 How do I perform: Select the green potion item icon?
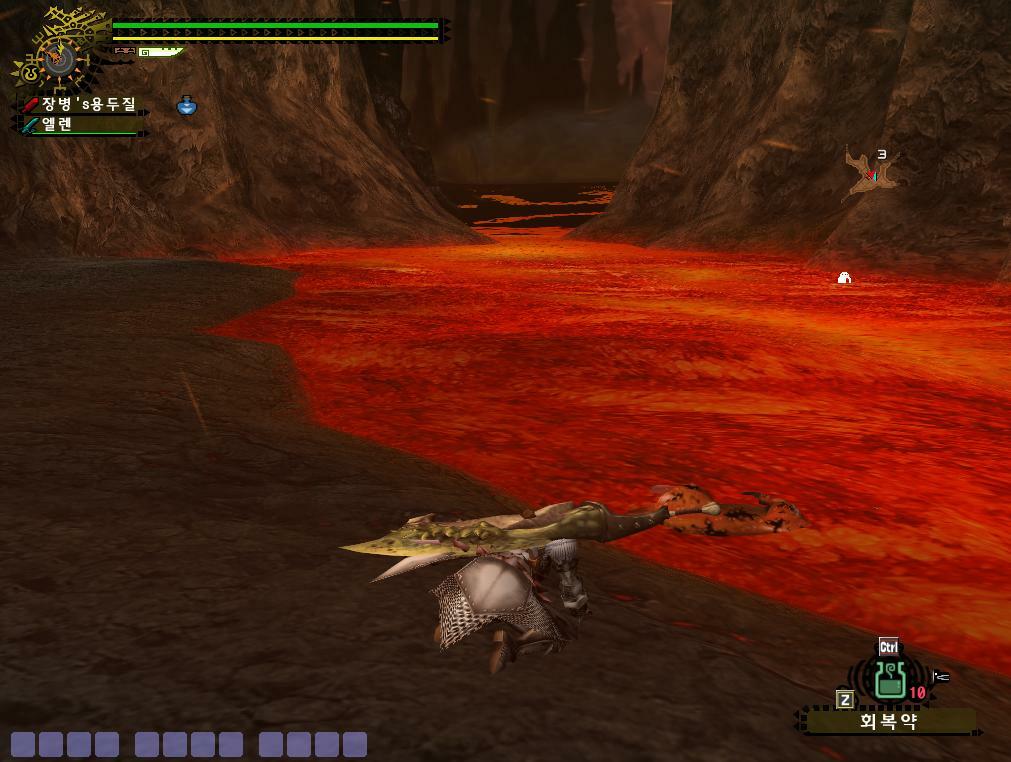[x=889, y=678]
